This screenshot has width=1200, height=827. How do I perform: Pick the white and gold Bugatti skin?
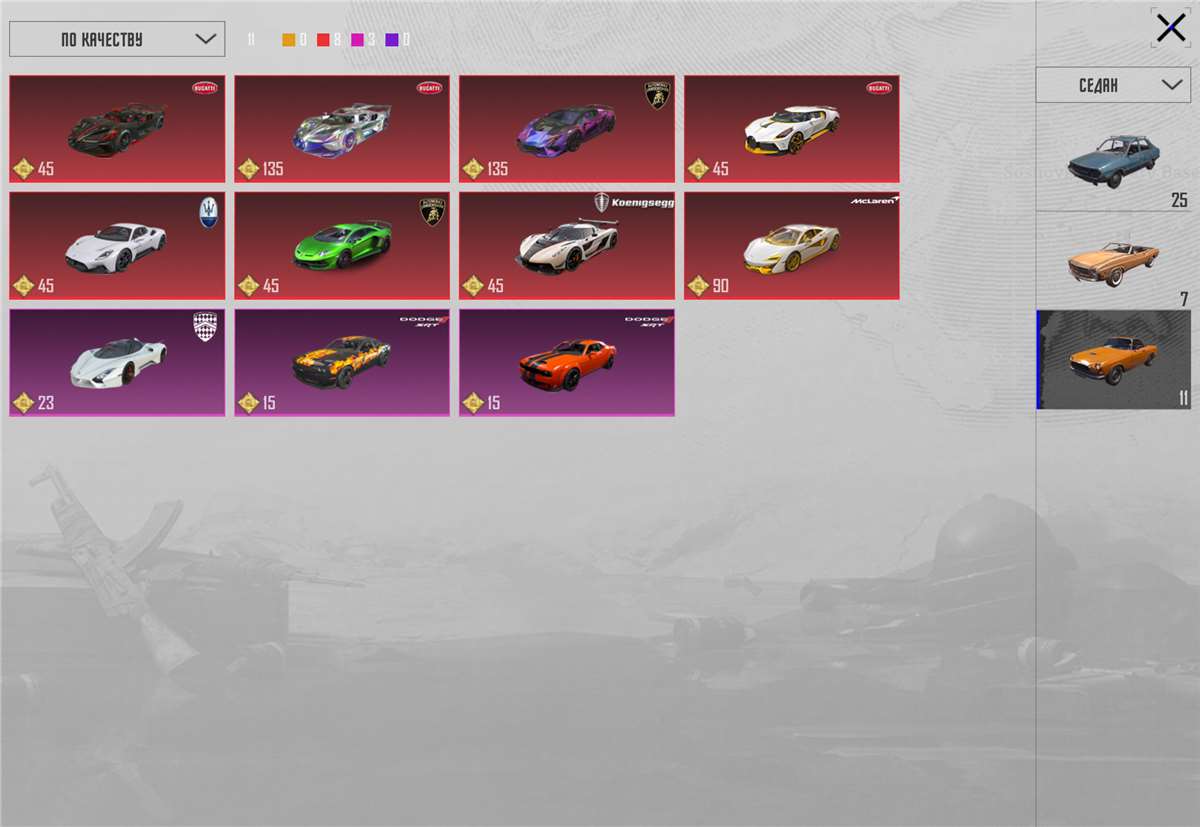coord(792,129)
